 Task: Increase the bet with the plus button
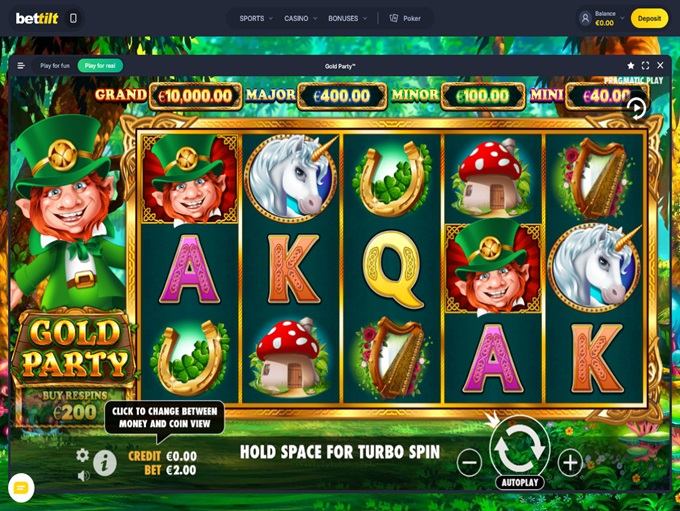tap(570, 462)
